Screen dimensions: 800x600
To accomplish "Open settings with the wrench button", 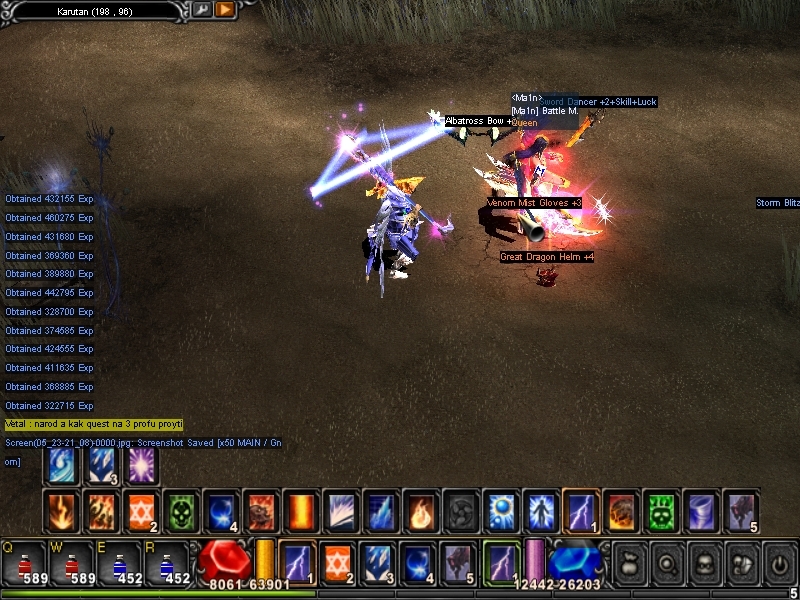I will click(202, 10).
